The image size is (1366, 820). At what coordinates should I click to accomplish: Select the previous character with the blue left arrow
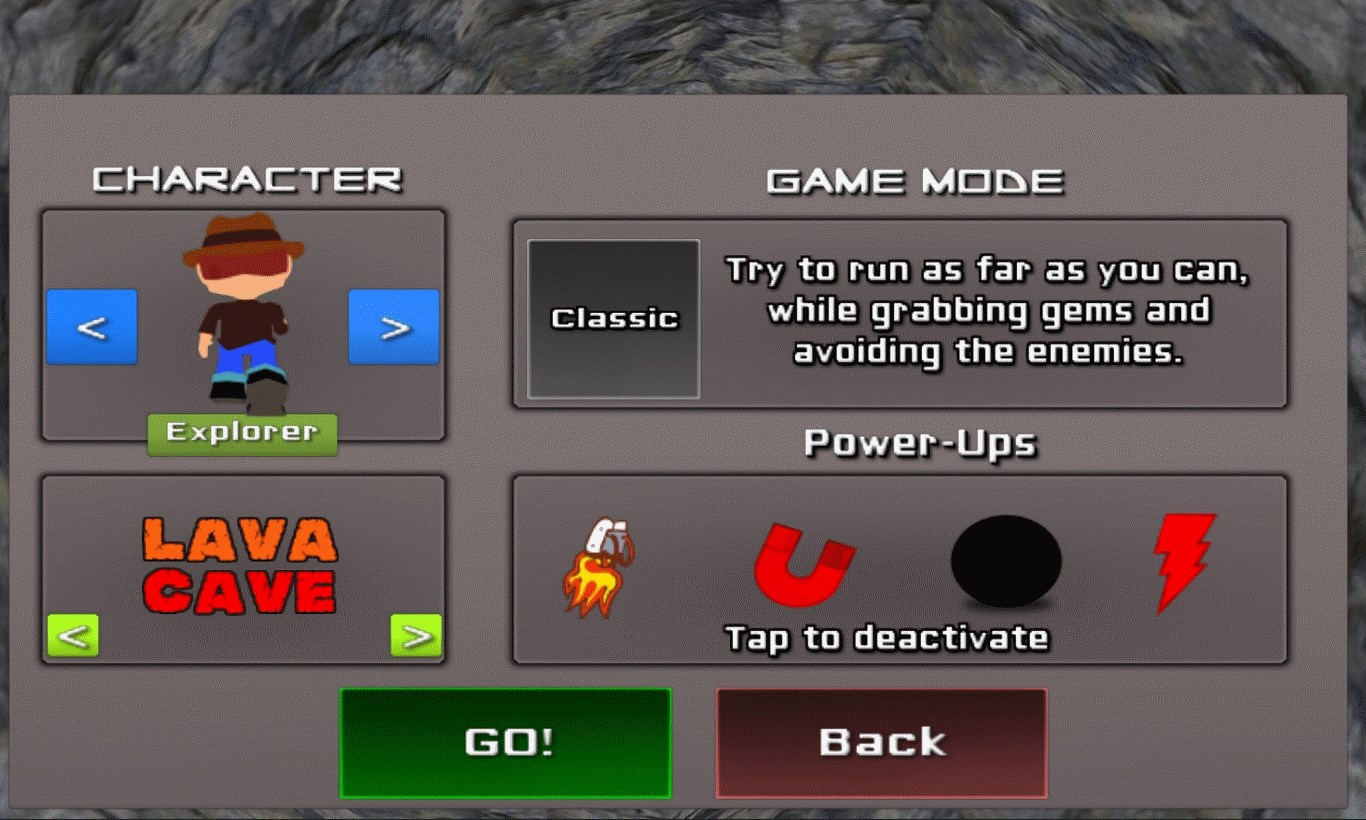tap(92, 327)
